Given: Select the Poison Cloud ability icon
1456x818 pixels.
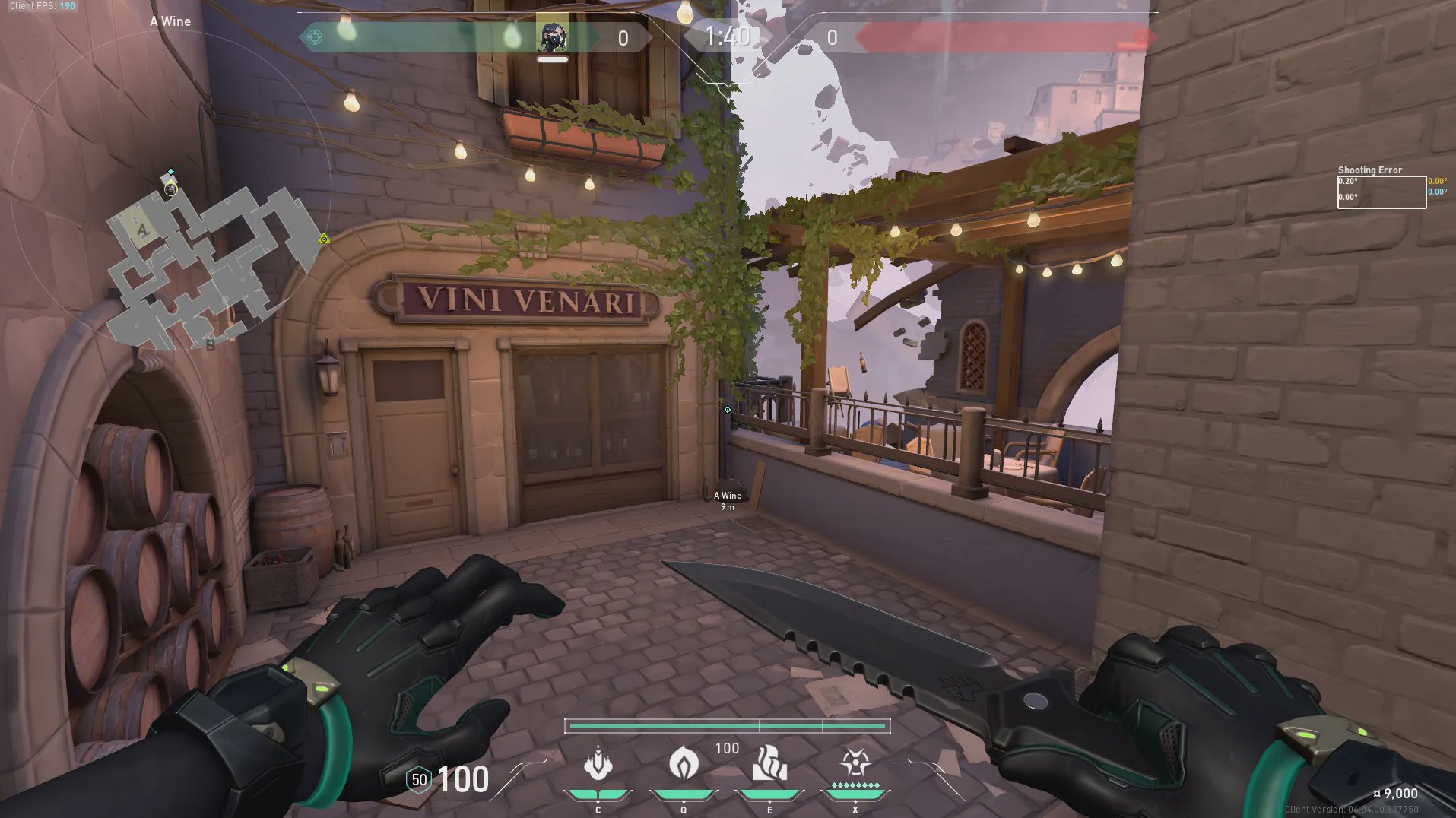Looking at the screenshot, I should tap(684, 763).
